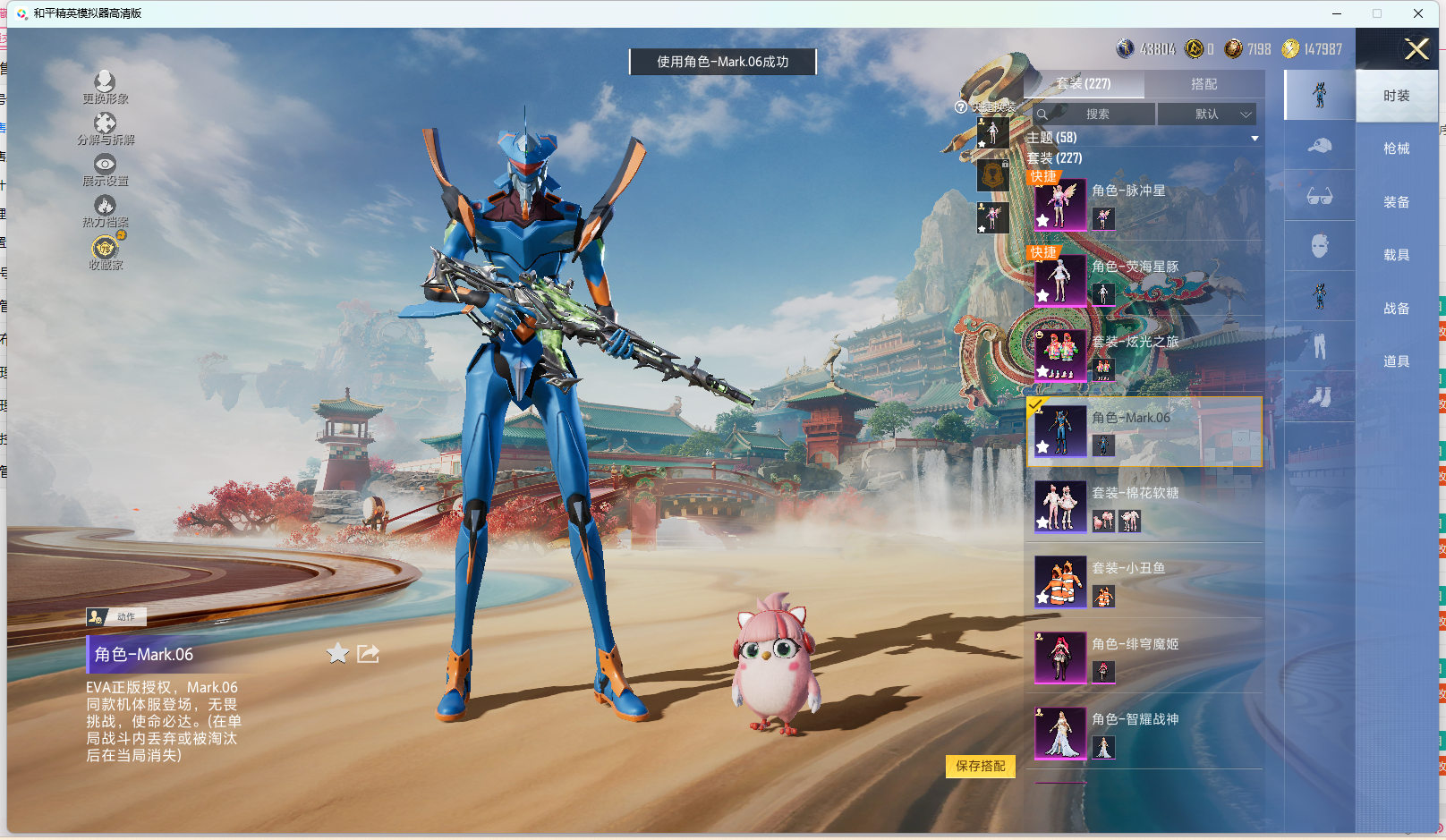Open the 更换形象 change appearance option
The image size is (1446, 840).
pos(105,87)
